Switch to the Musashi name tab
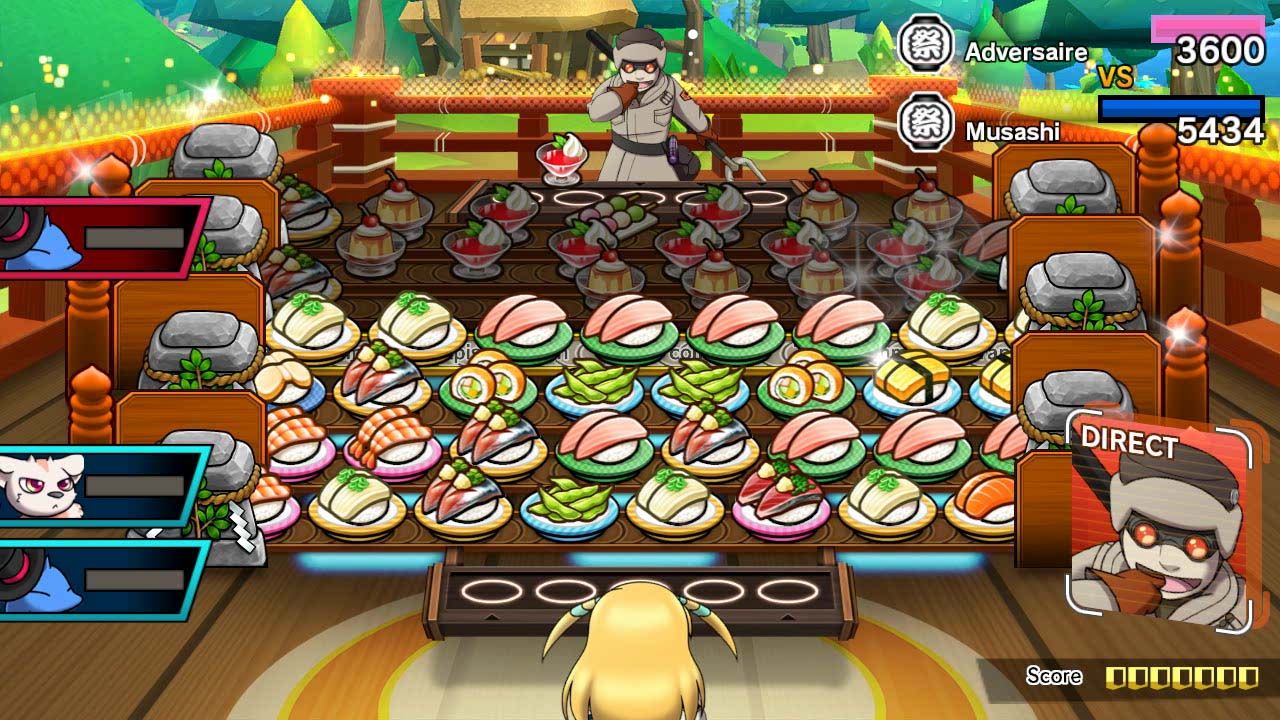1280x720 pixels. (1013, 128)
